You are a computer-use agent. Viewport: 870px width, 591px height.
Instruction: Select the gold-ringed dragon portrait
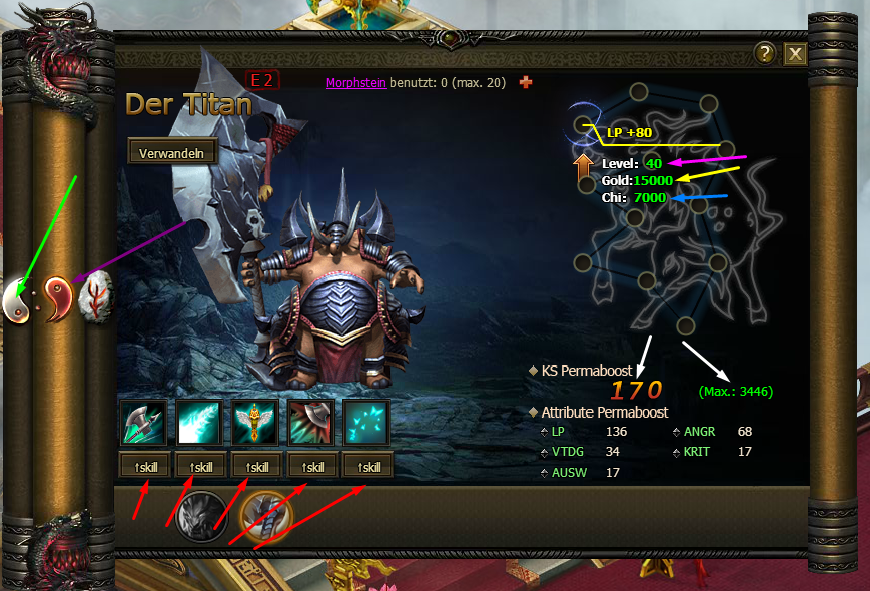tap(266, 515)
